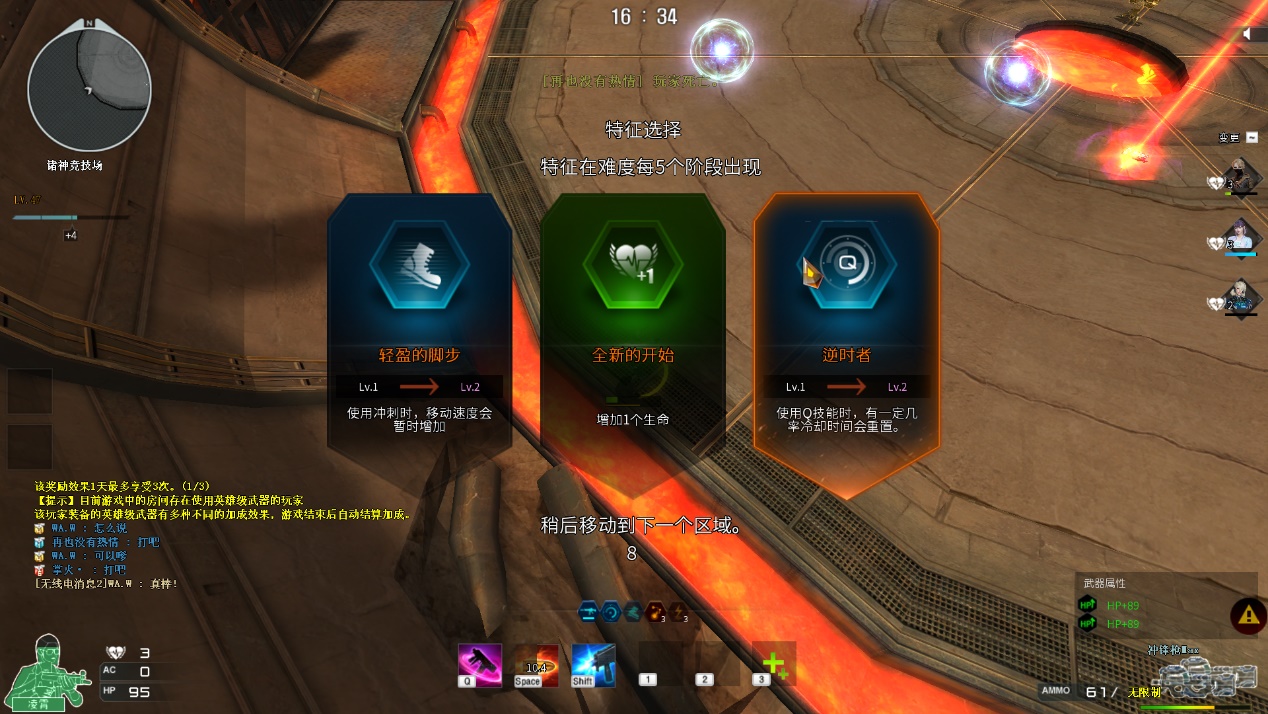The width and height of the screenshot is (1268, 714).
Task: Use the blue Shift gun dash skill
Action: 593,665
